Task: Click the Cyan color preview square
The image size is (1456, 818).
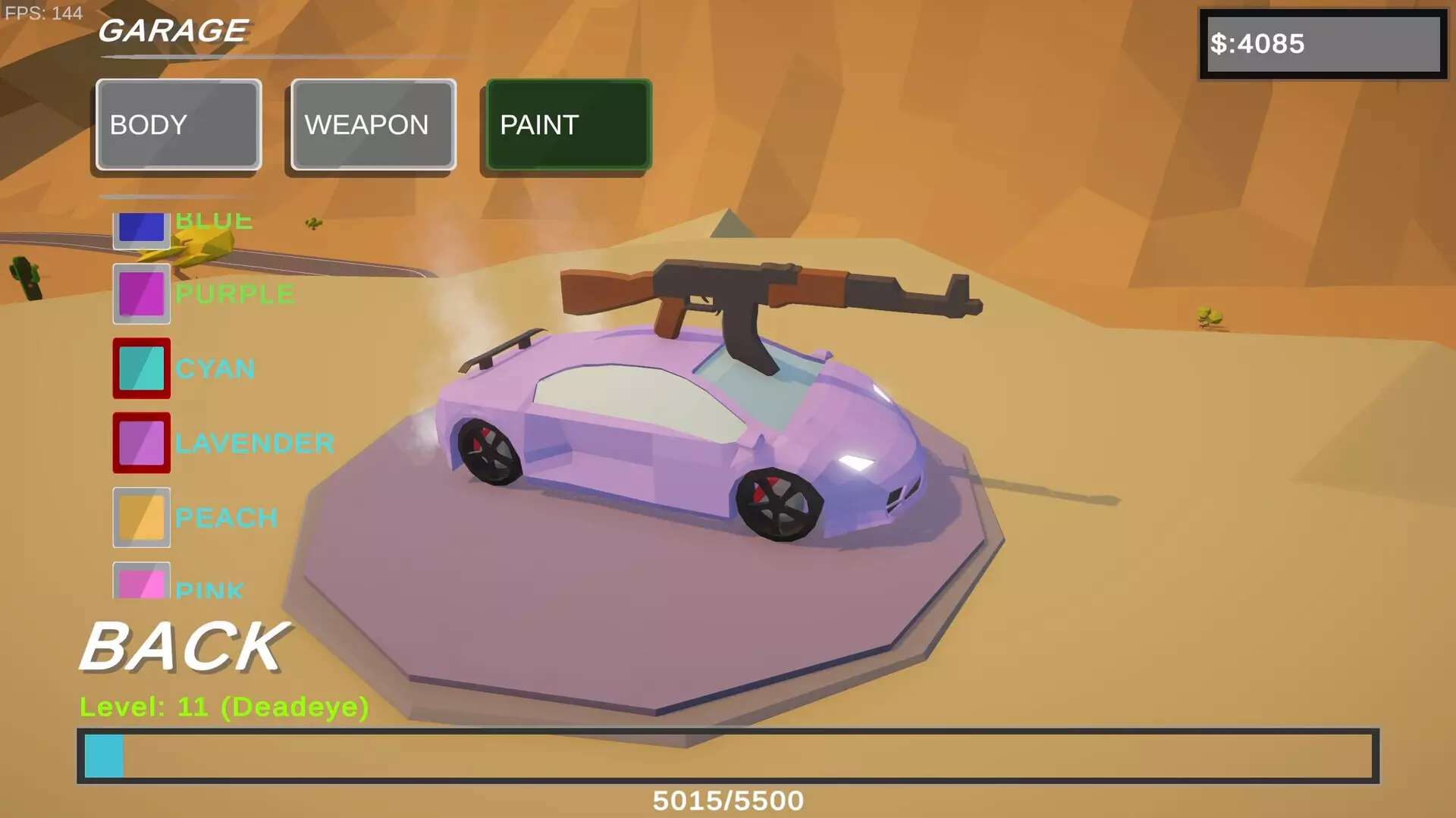Action: [x=141, y=368]
